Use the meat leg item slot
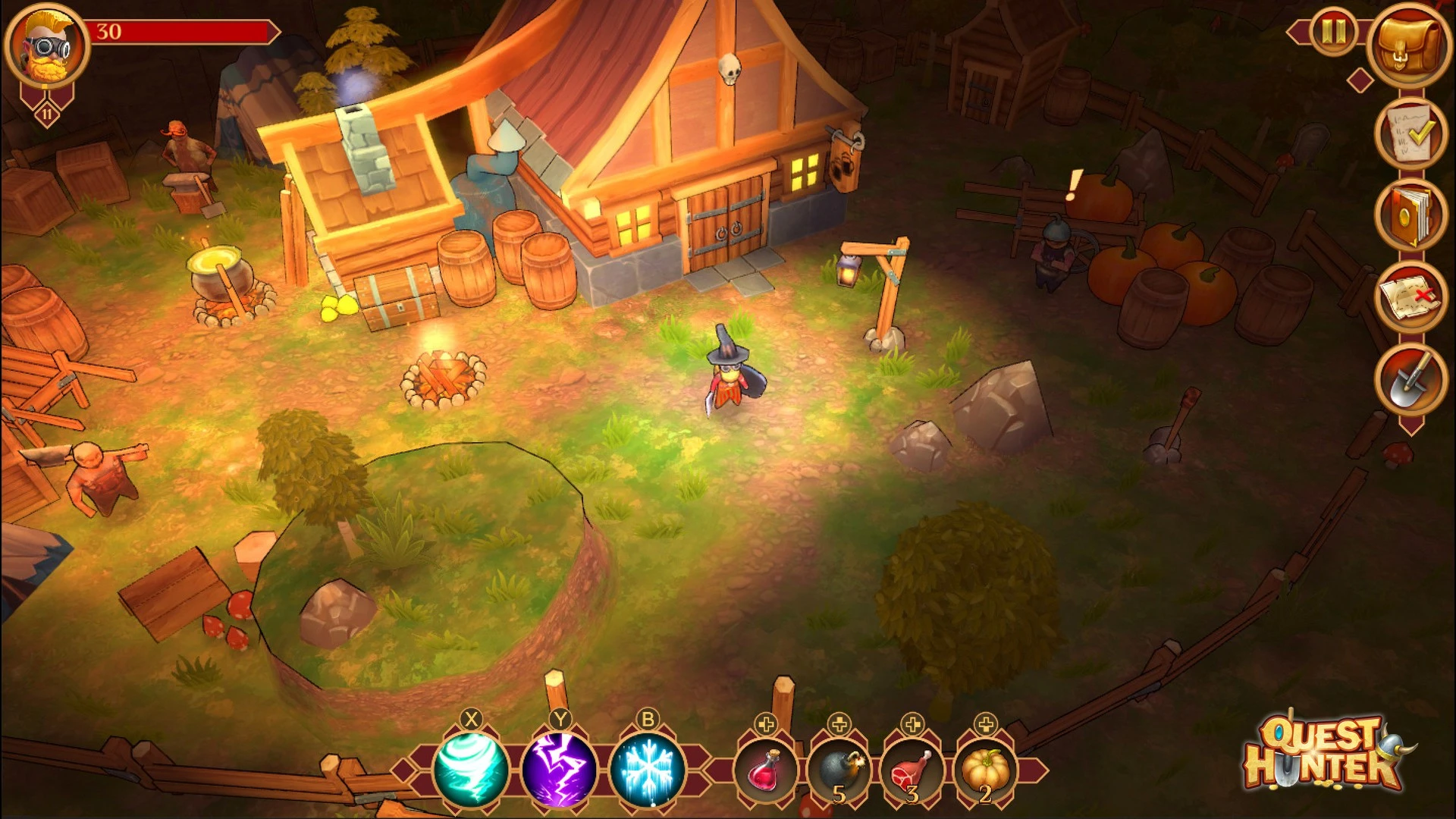 point(912,770)
